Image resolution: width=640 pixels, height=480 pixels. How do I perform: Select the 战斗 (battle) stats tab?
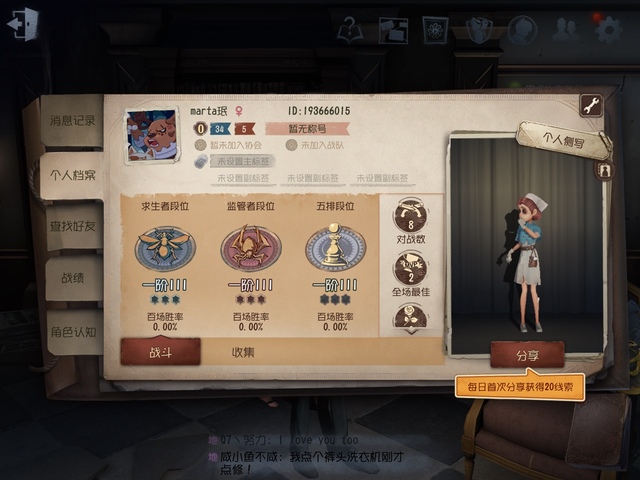pyautogui.click(x=161, y=351)
